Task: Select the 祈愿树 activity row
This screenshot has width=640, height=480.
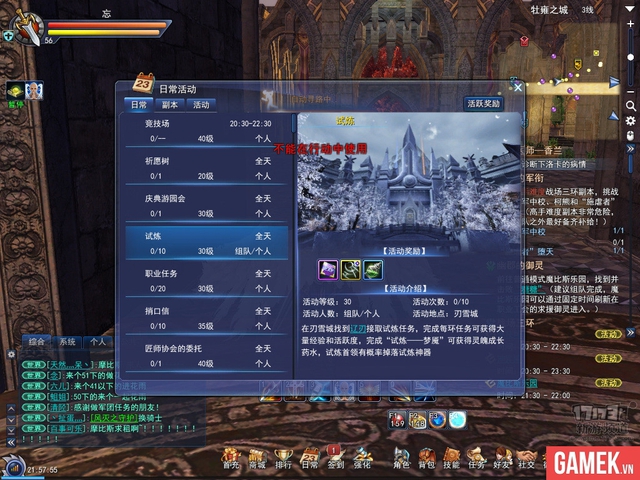Action: click(205, 167)
